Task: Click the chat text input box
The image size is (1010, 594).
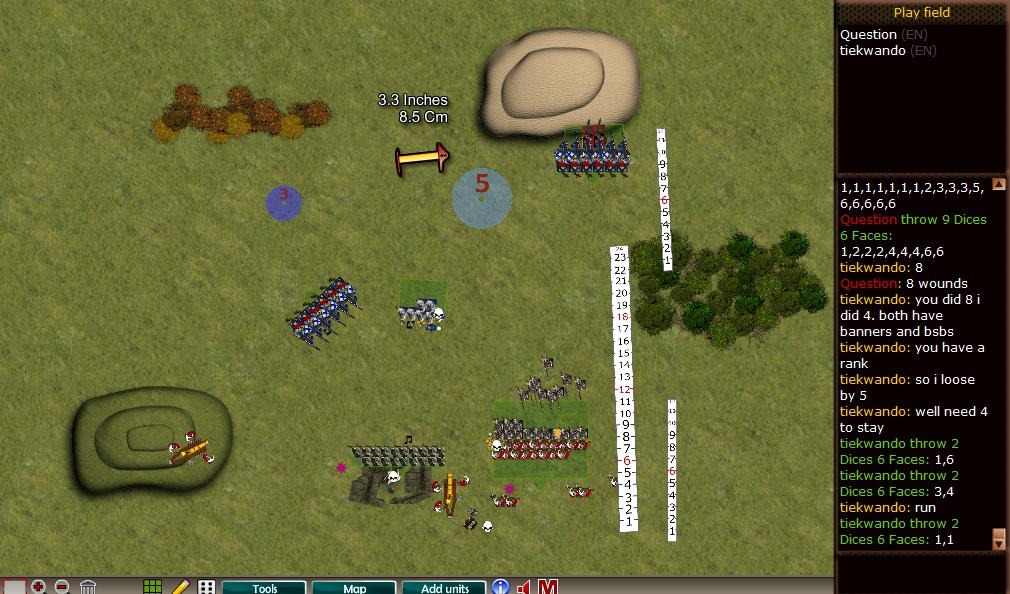Action: (921, 572)
